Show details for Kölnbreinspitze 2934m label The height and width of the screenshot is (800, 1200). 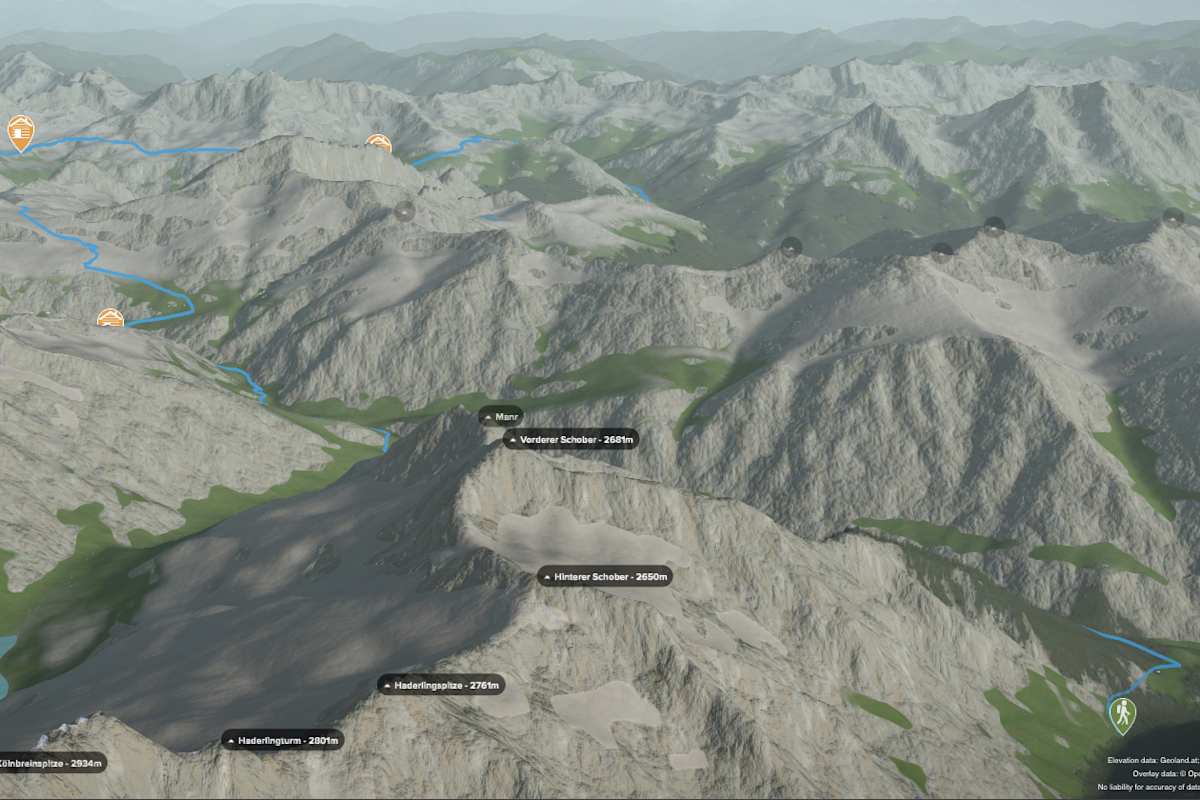pos(50,763)
